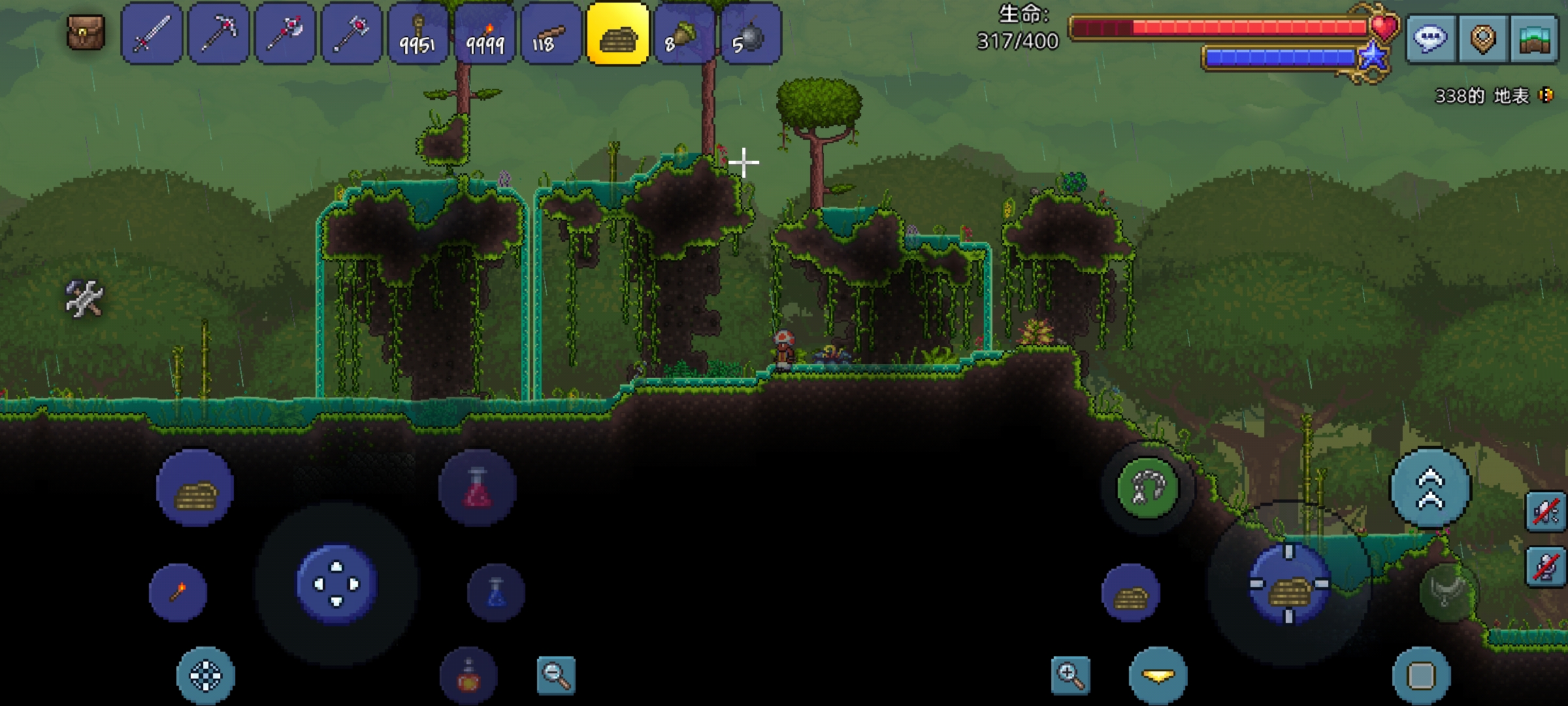Open the chat speech bubble

pyautogui.click(x=1429, y=38)
